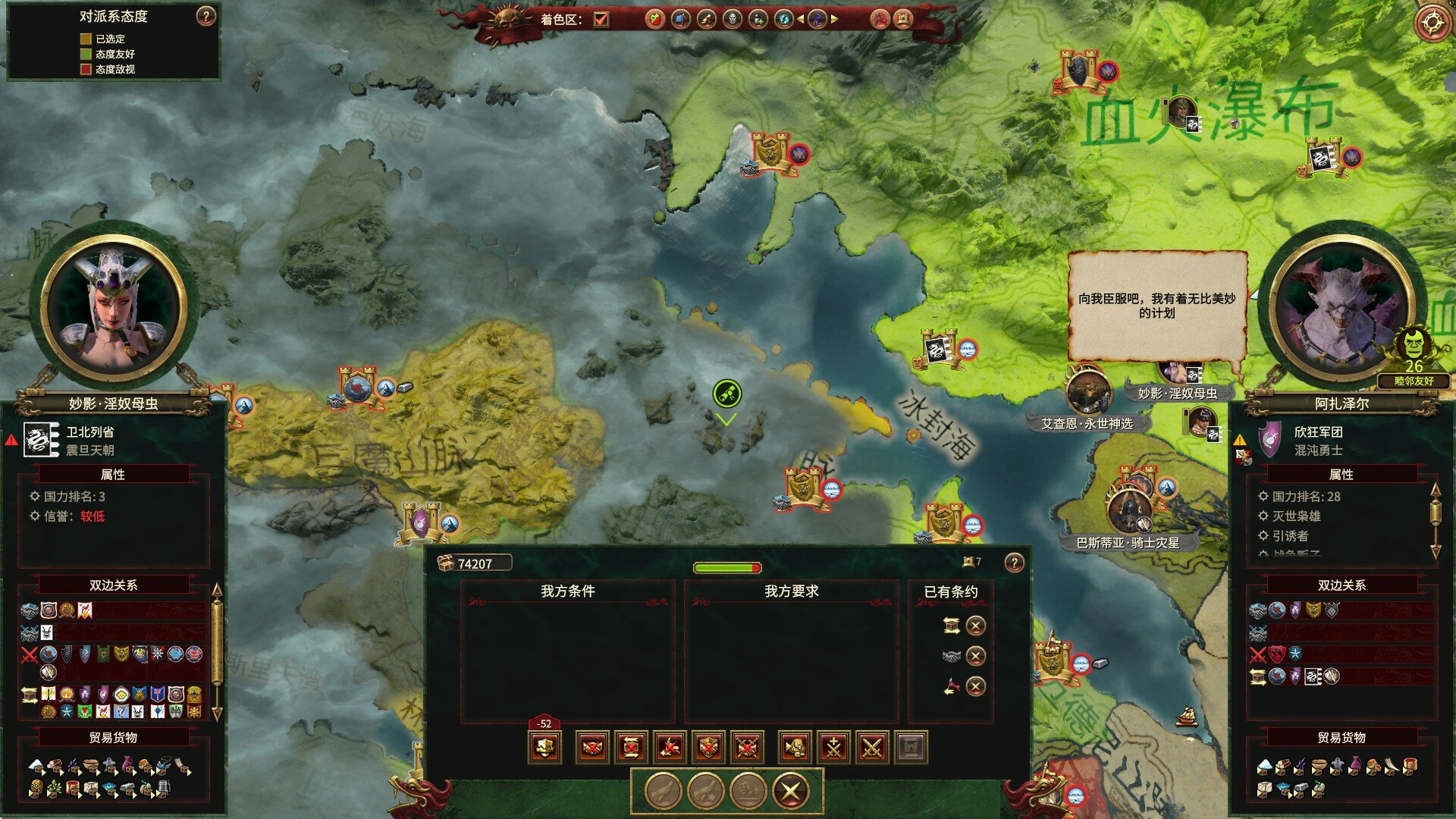This screenshot has height=819, width=1456.
Task: Open the help for the attitude legend
Action: click(206, 17)
